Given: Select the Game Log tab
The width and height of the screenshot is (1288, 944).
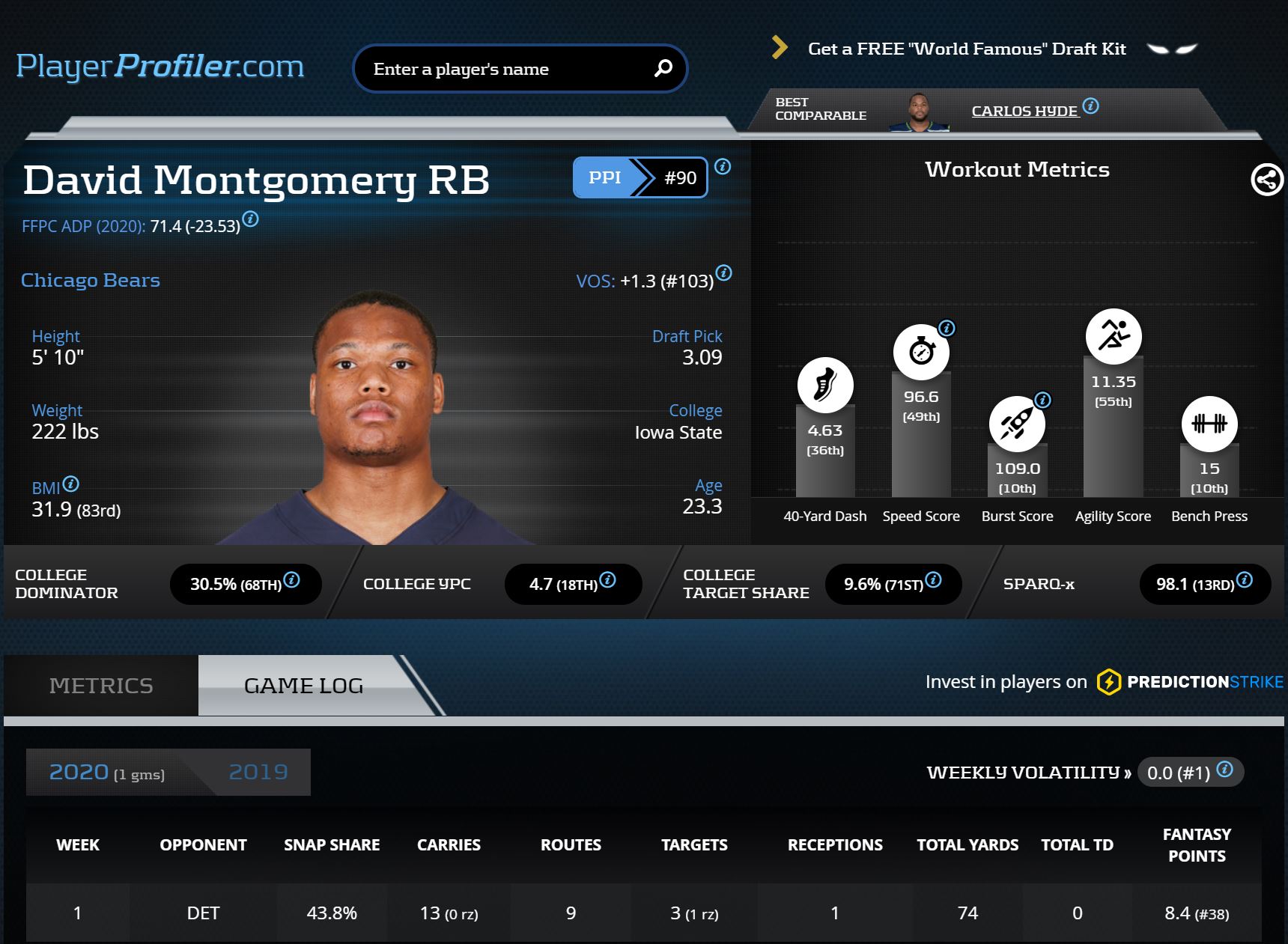Looking at the screenshot, I should [x=303, y=686].
